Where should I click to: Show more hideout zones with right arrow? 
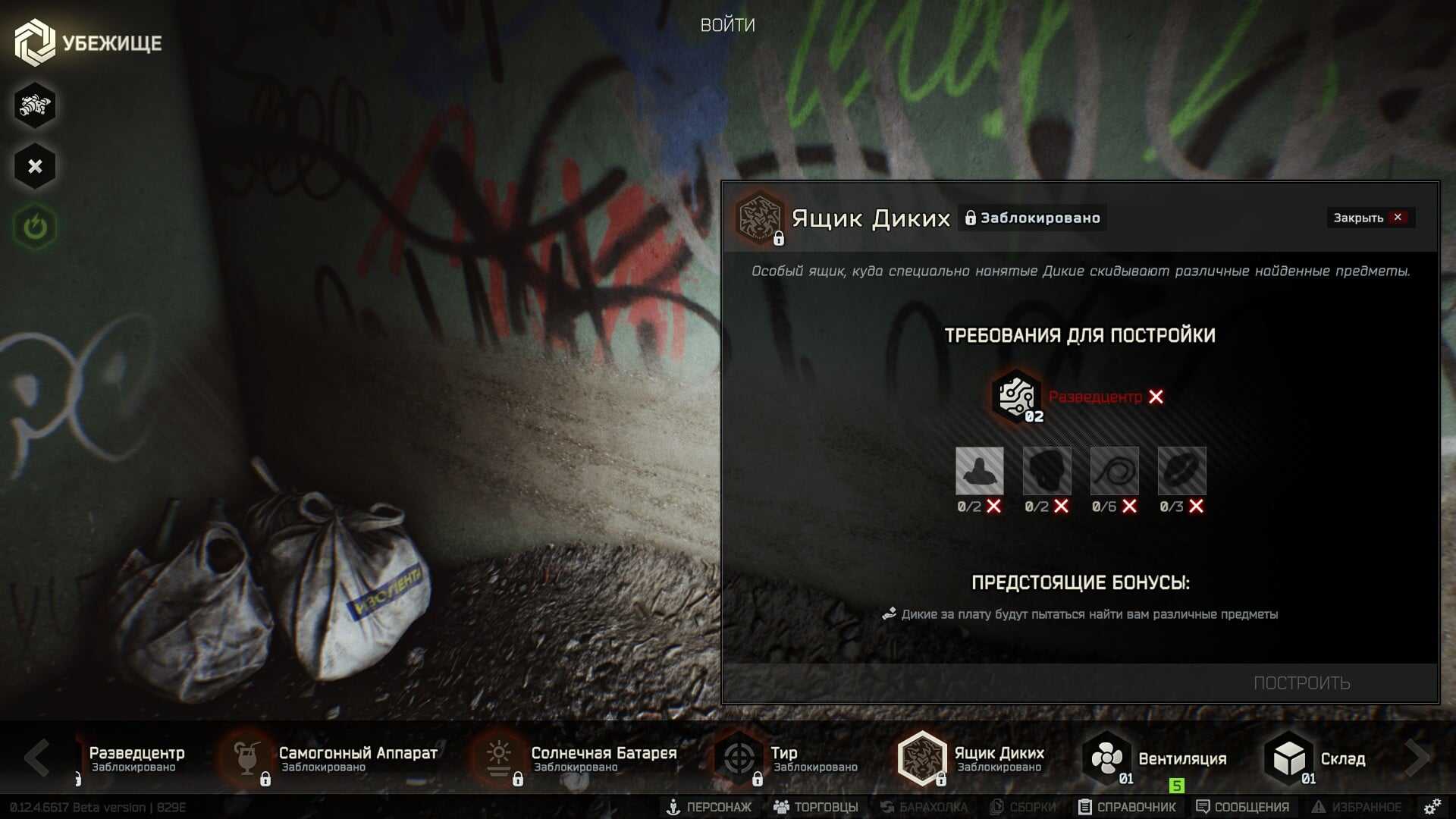tap(1417, 757)
